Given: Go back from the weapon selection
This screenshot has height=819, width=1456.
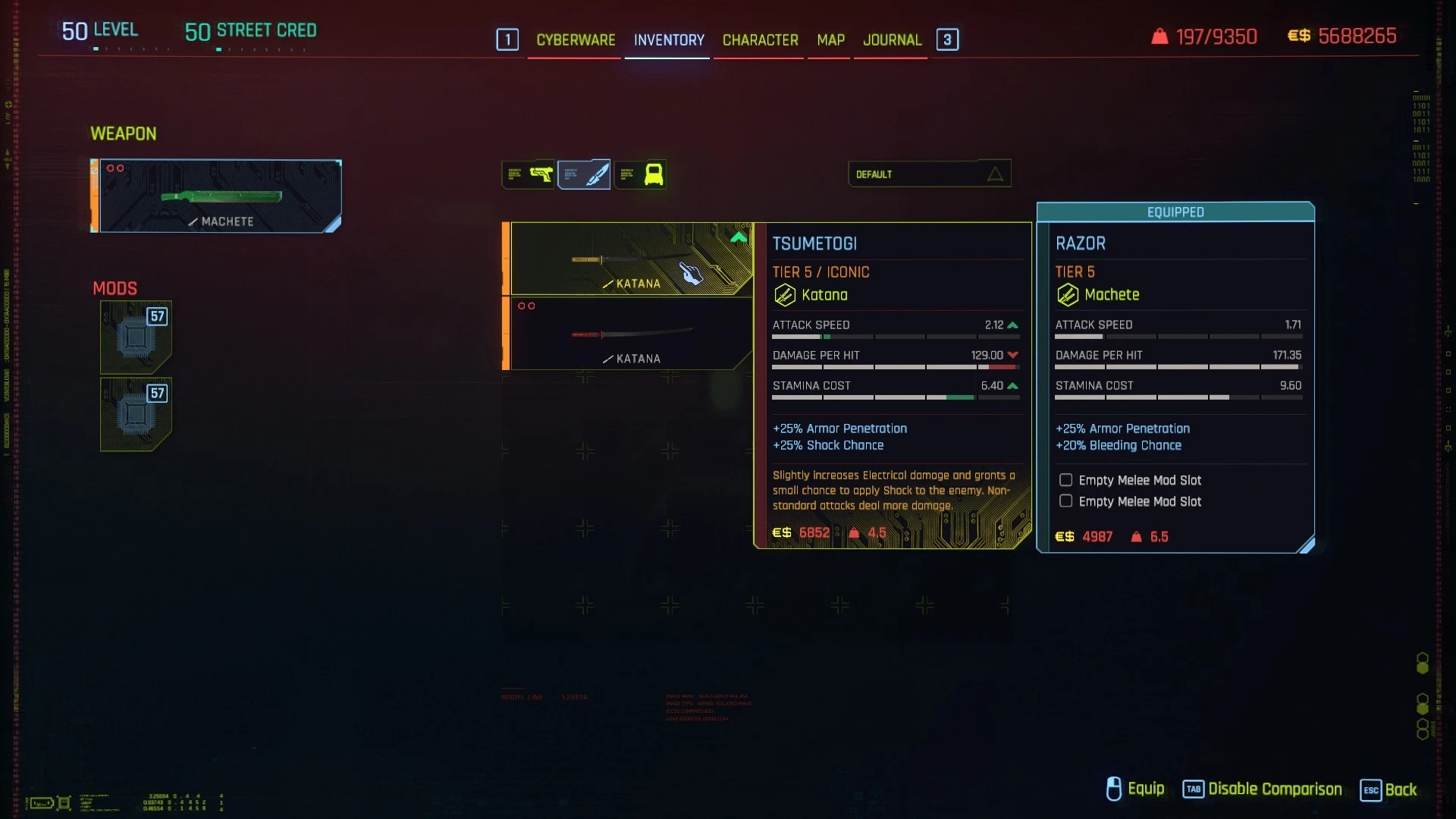Looking at the screenshot, I should (x=1389, y=789).
